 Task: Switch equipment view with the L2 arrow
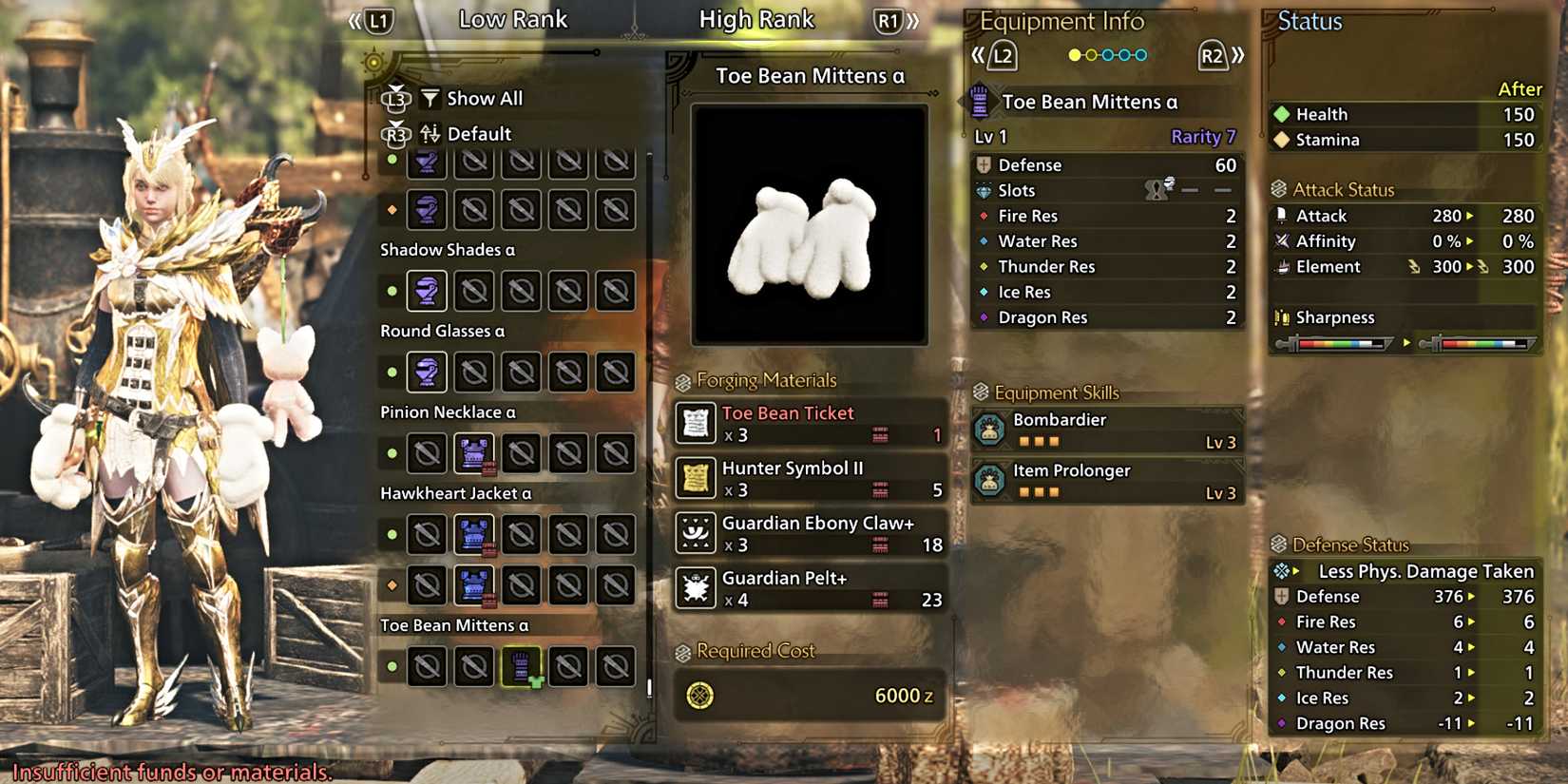(998, 55)
